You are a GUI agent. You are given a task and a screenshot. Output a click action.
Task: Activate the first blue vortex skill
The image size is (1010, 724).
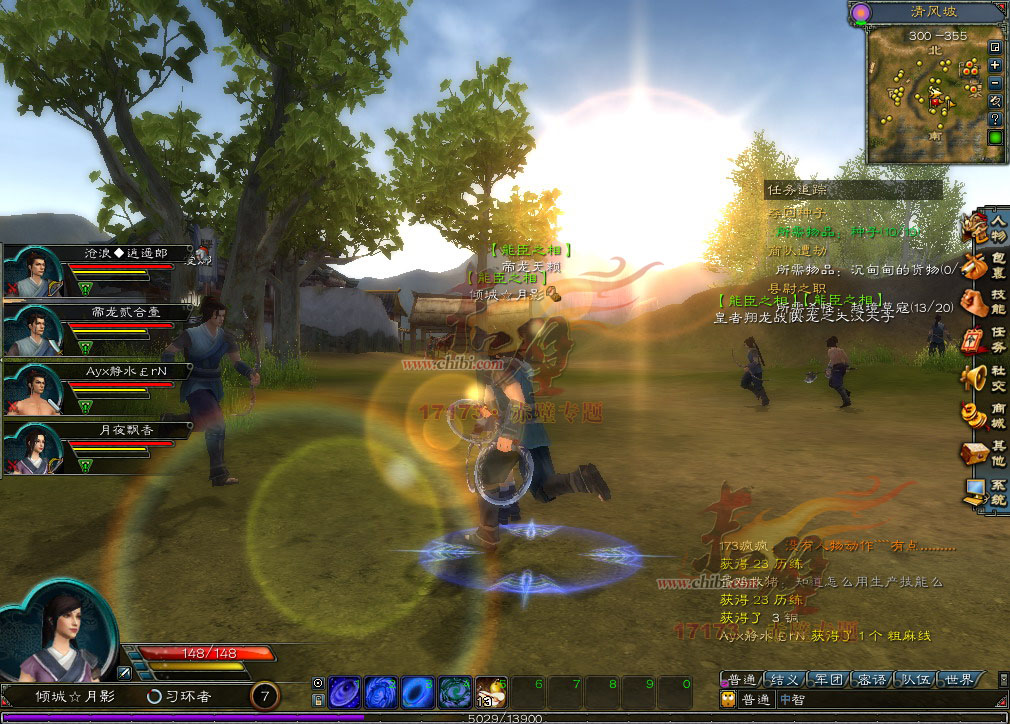pos(344,692)
